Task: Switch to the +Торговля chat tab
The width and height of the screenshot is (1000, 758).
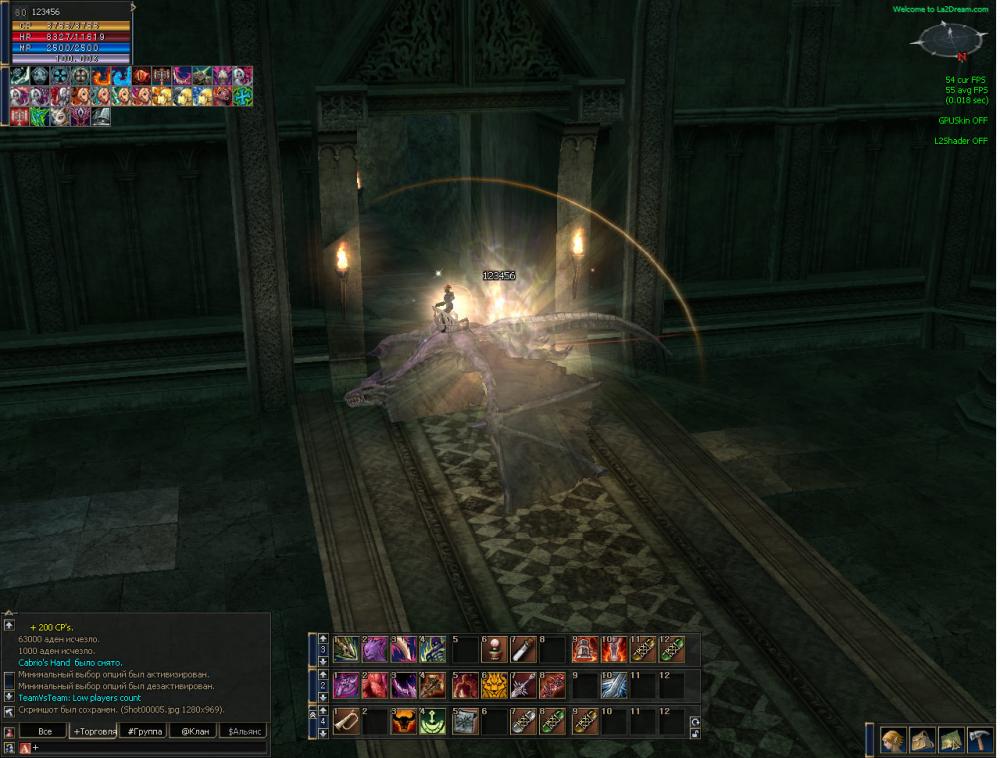Action: [x=94, y=732]
